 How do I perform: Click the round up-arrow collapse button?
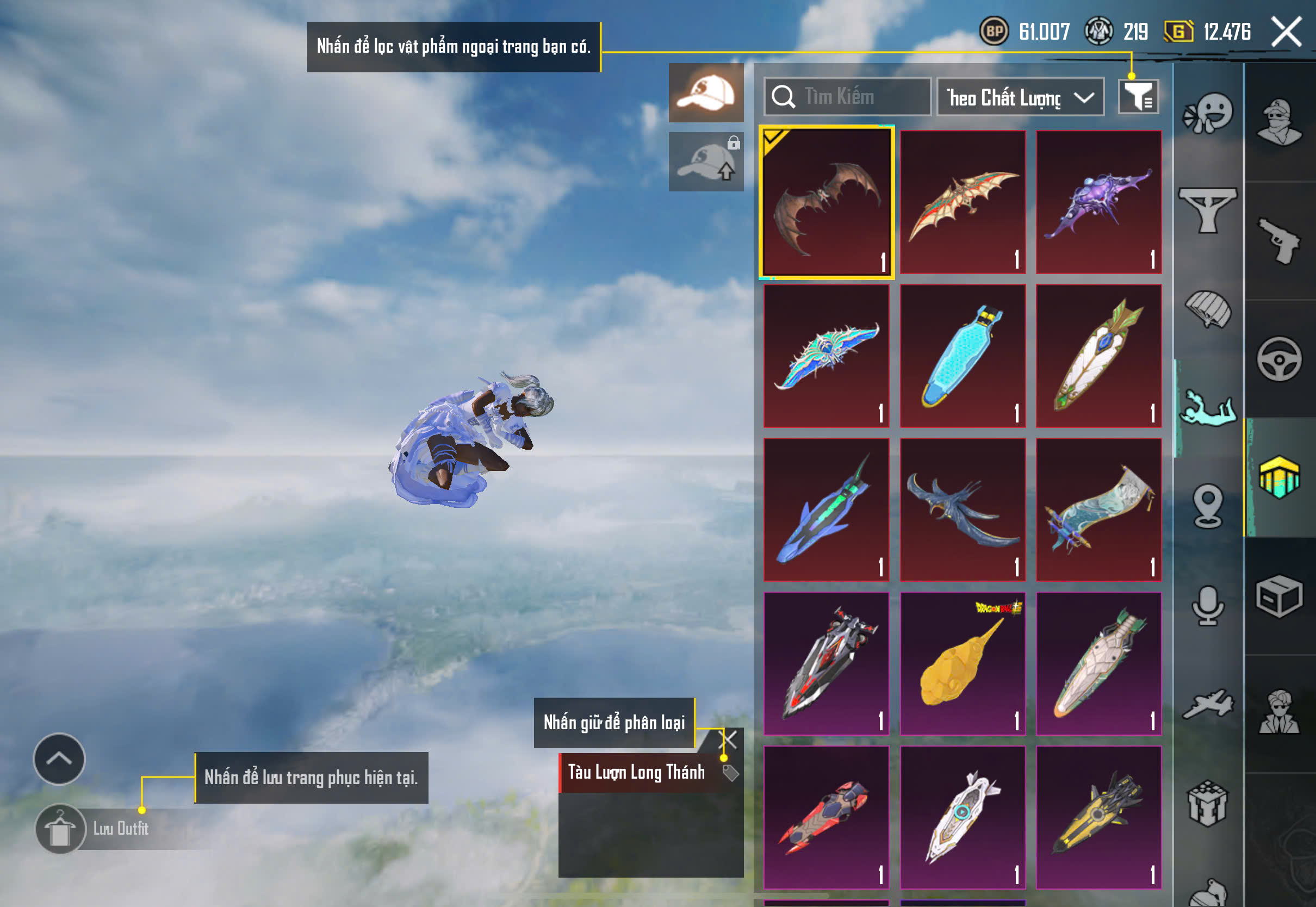(x=59, y=759)
